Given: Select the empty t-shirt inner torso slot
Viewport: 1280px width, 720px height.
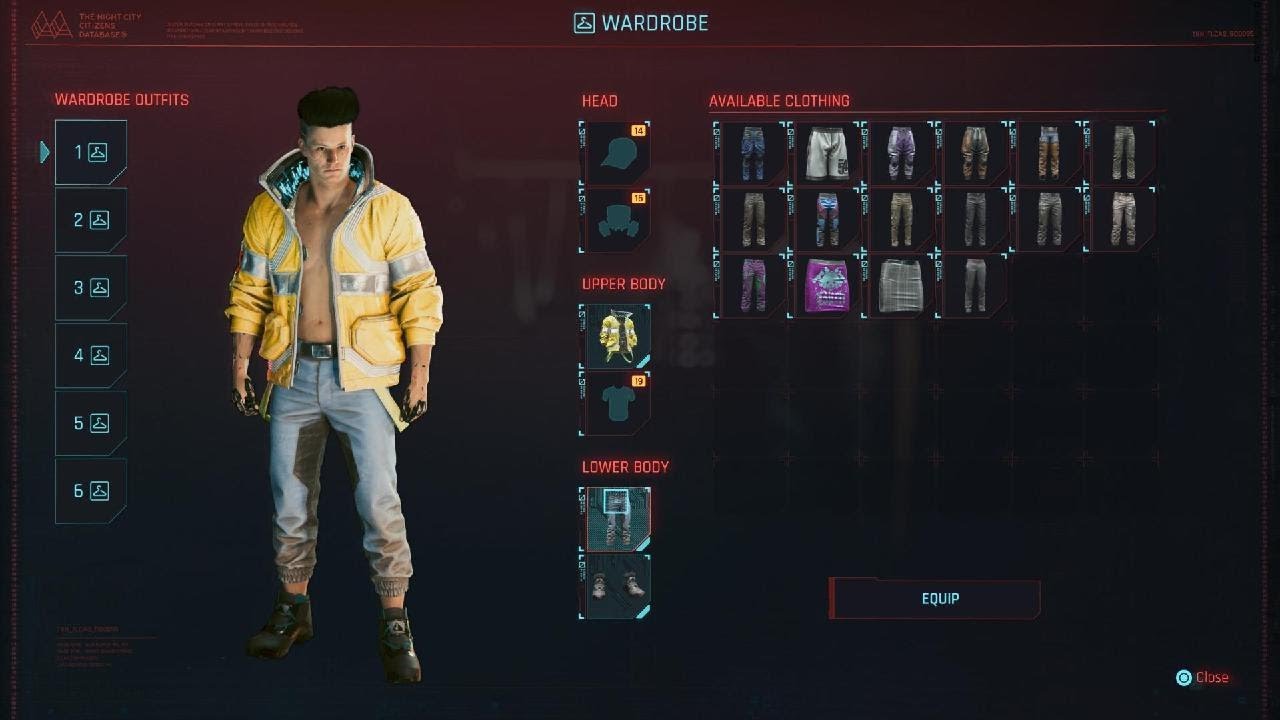Looking at the screenshot, I should [615, 404].
